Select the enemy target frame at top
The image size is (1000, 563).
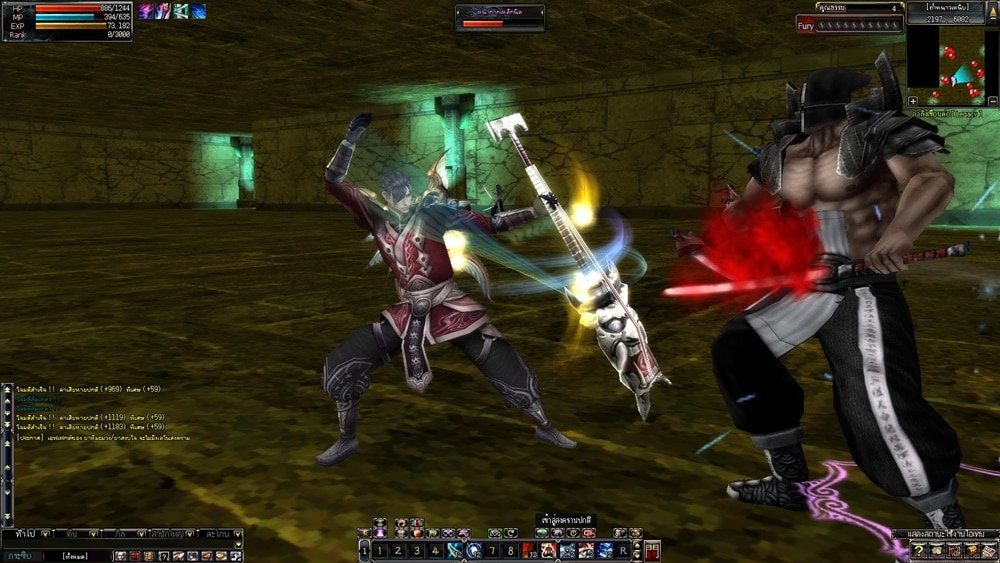[500, 17]
